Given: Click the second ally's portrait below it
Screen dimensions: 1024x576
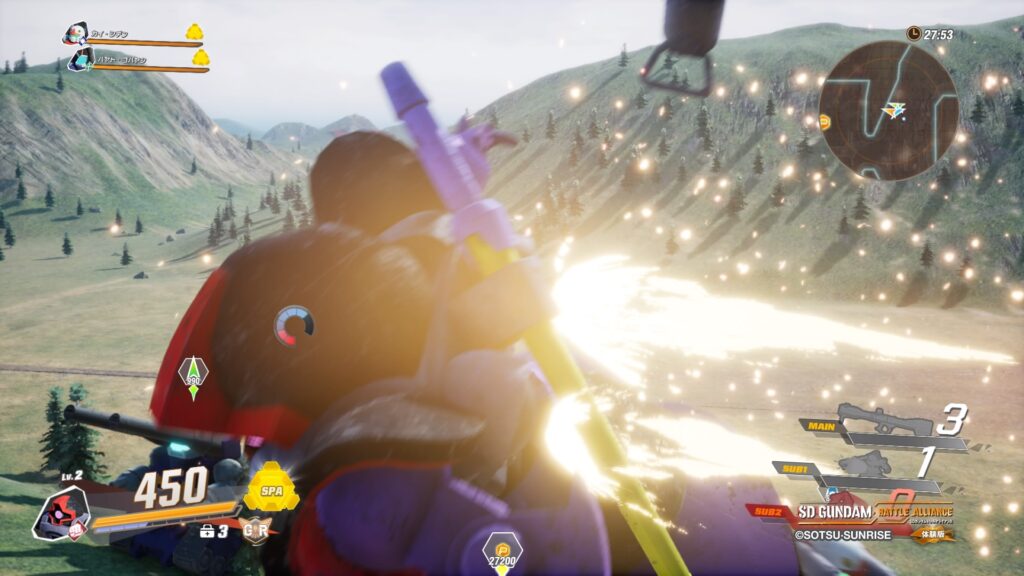Looking at the screenshot, I should point(81,61).
